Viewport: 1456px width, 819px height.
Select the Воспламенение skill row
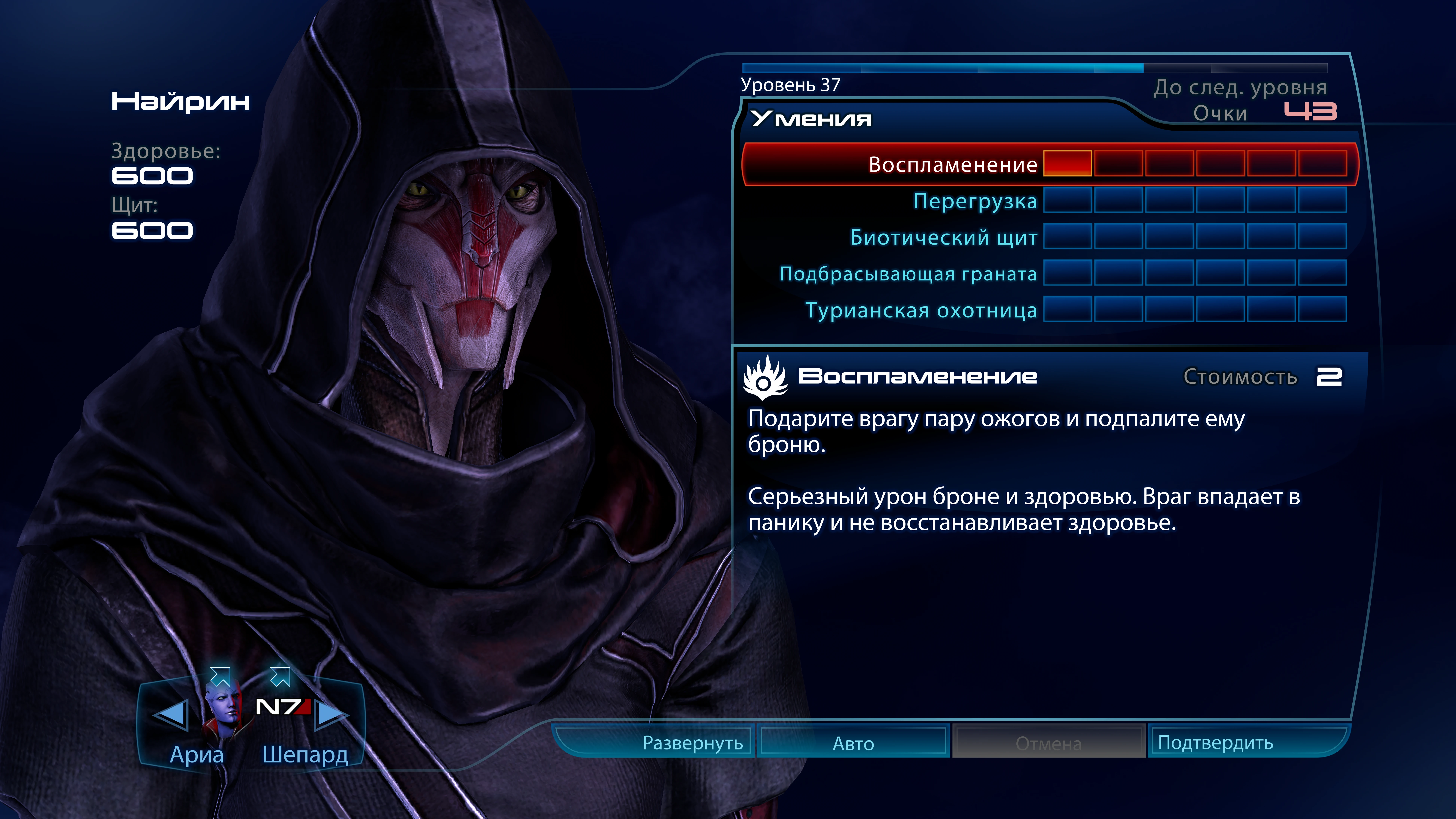click(953, 164)
